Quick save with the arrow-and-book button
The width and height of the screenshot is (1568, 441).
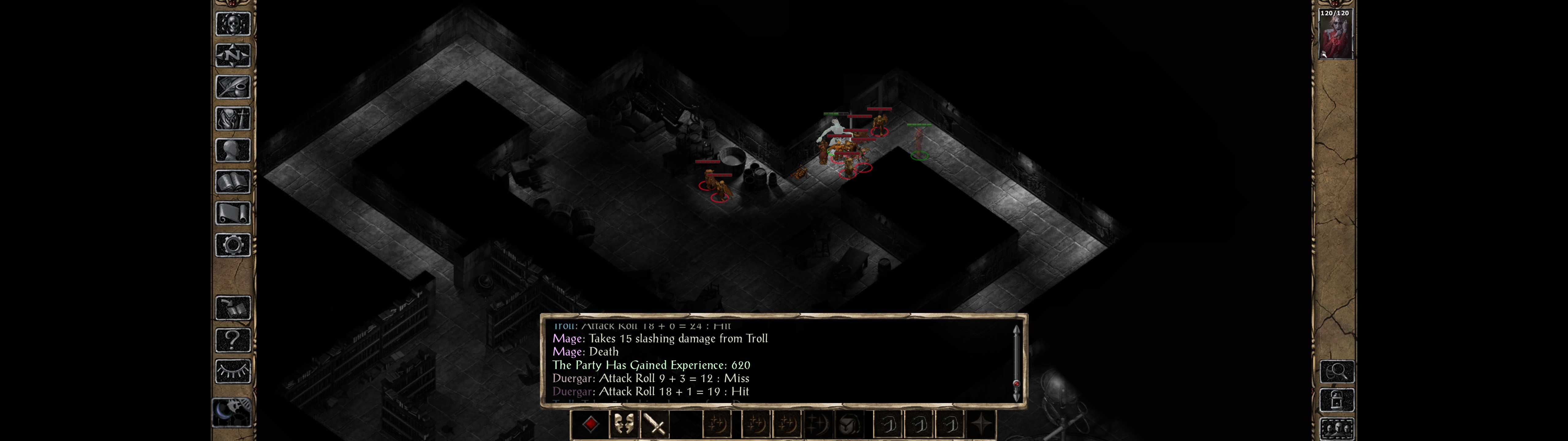tap(233, 308)
